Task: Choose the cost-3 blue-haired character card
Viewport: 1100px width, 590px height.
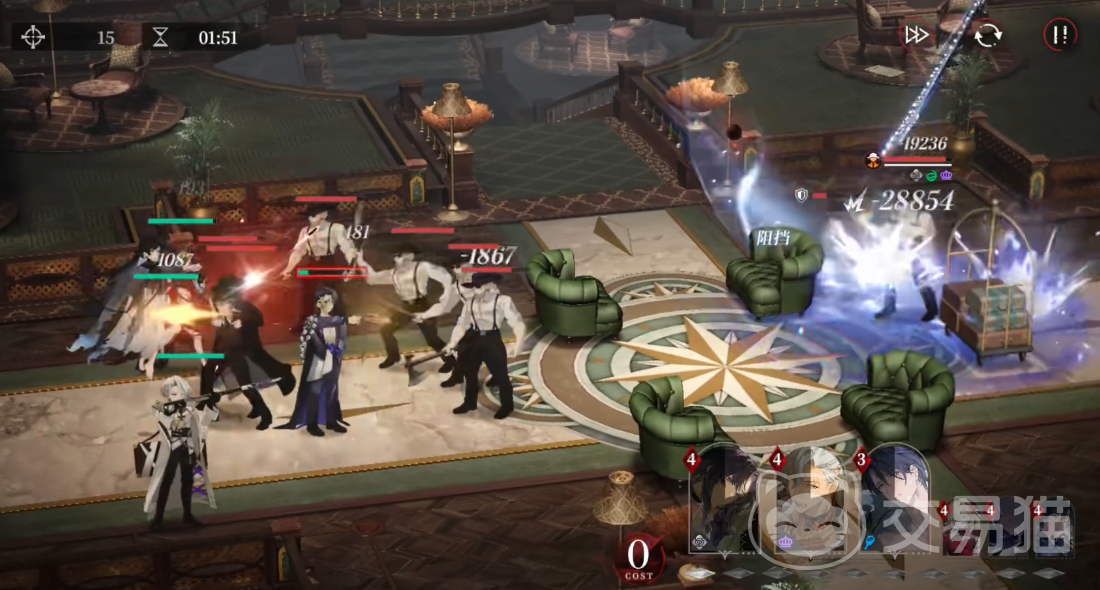Action: pos(897,500)
